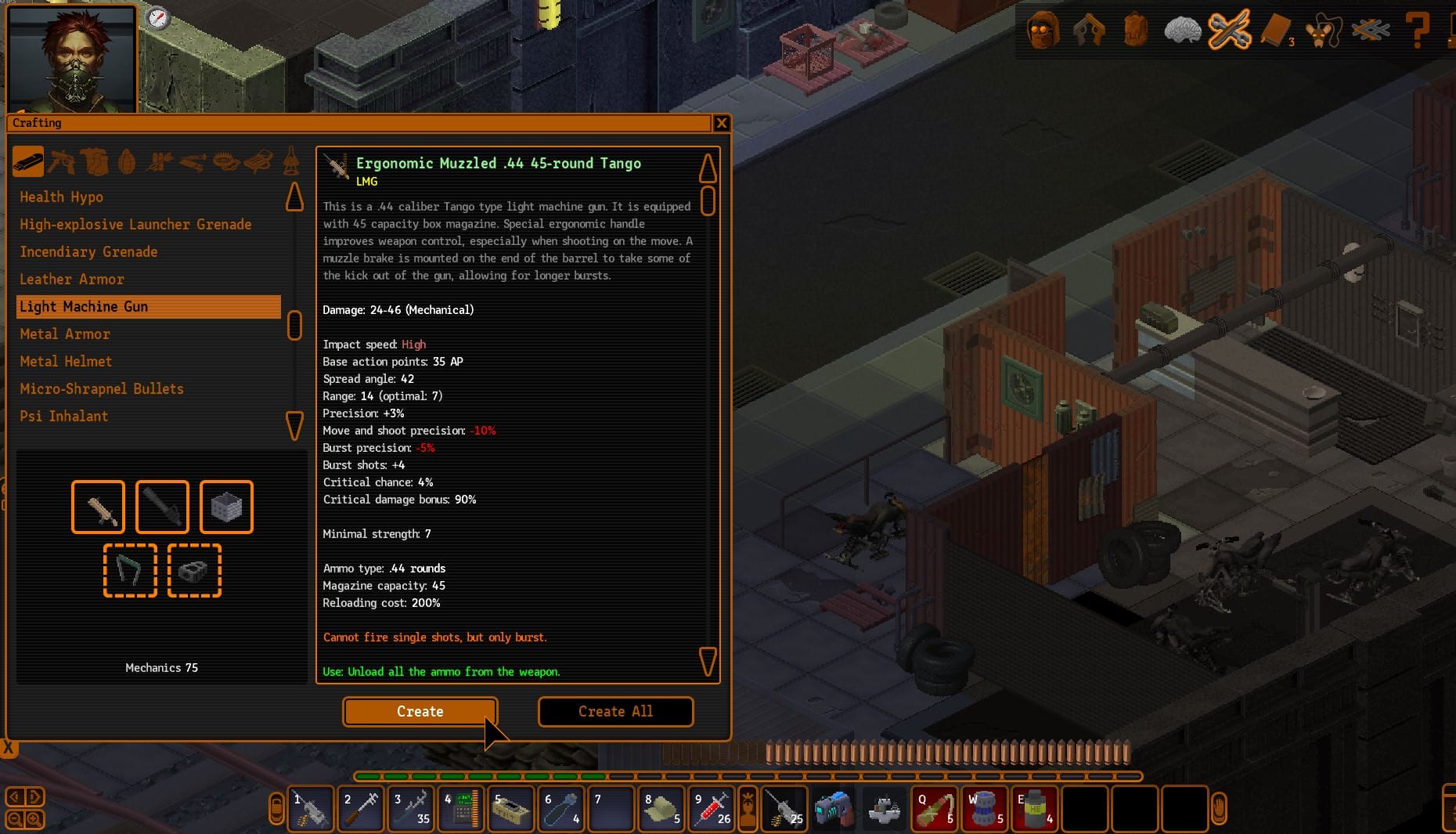Screen dimensions: 1456x834
Task: Click the optional muzzle brake component slot
Action: pos(194,571)
